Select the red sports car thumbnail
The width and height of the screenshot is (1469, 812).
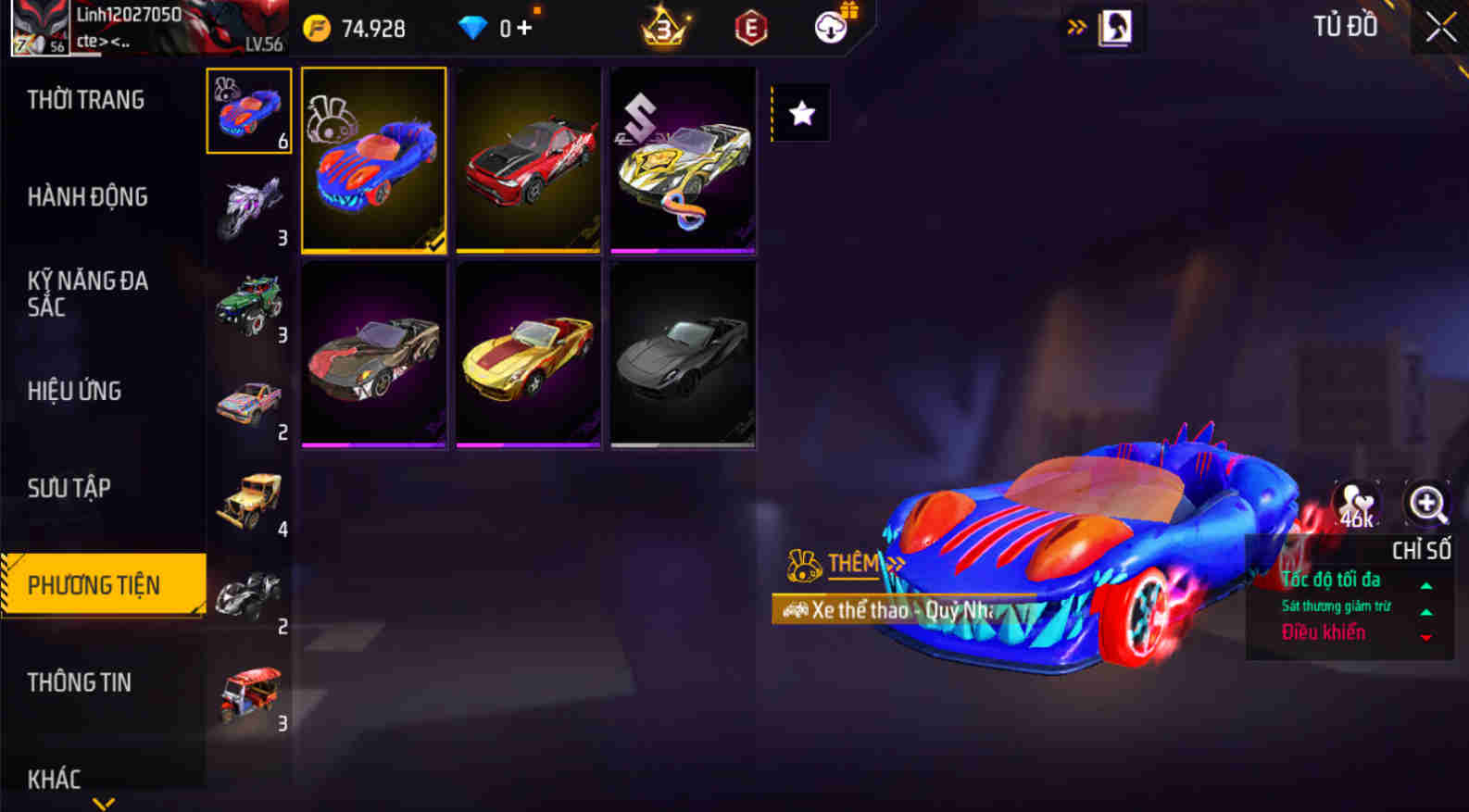(x=528, y=160)
